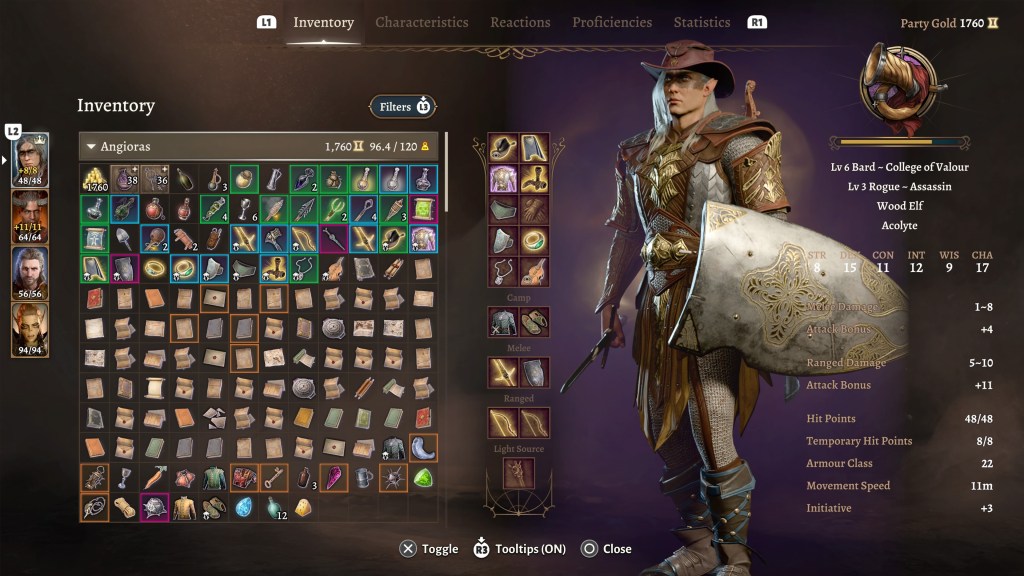The width and height of the screenshot is (1024, 576).
Task: Select the shovel in the inventory
Action: click(x=125, y=239)
